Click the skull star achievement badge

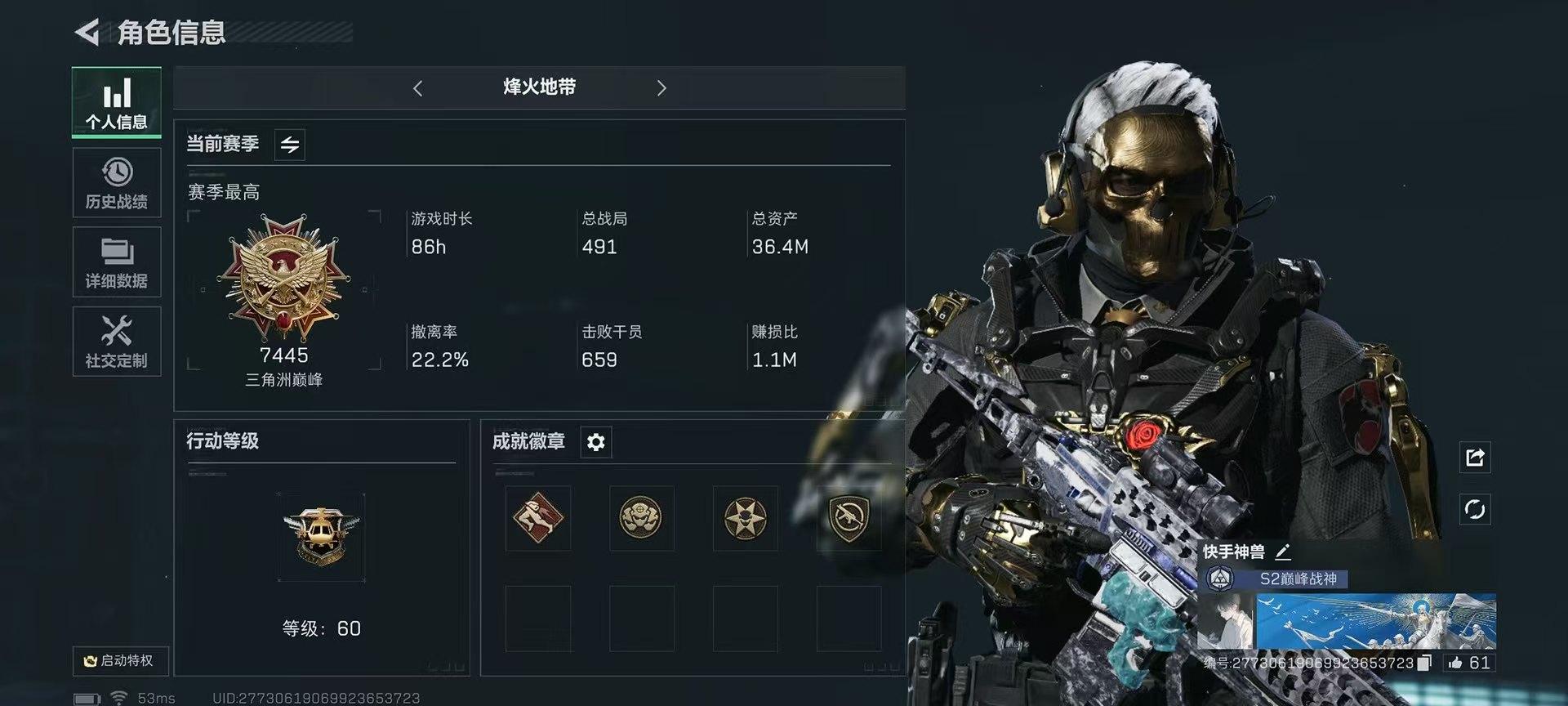[744, 518]
